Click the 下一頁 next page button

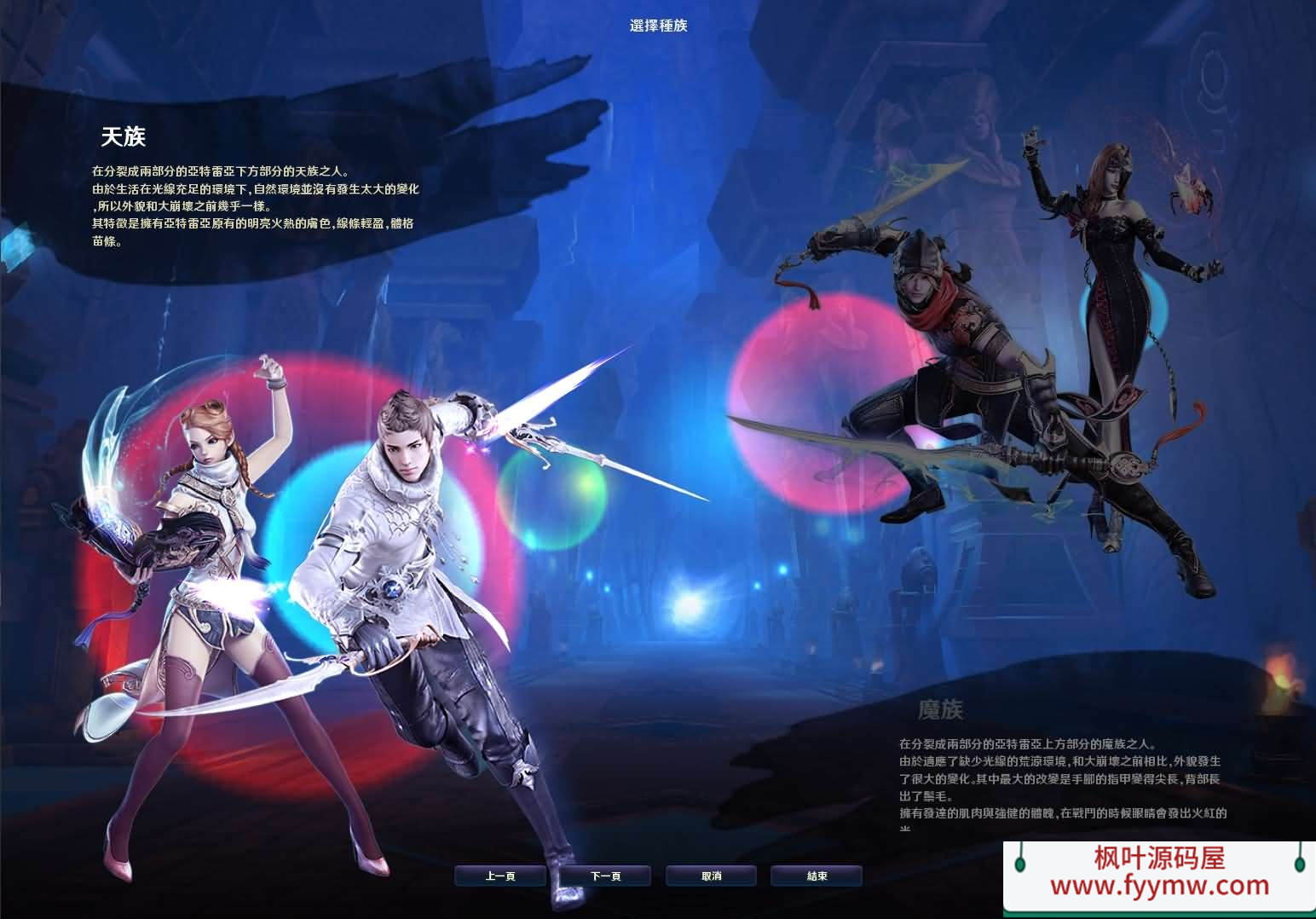(x=606, y=875)
